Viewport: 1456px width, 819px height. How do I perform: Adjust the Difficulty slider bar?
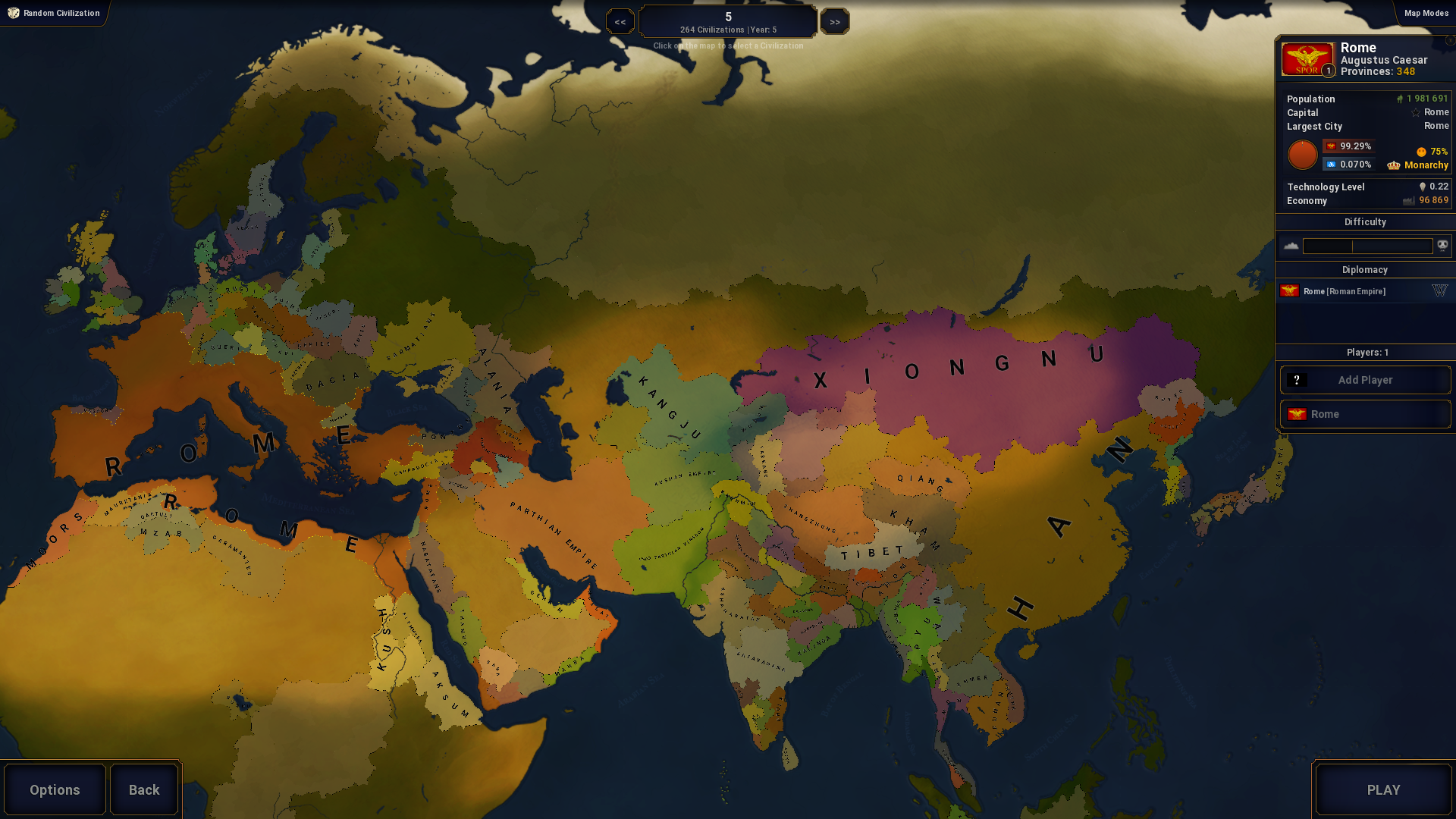click(x=1367, y=246)
